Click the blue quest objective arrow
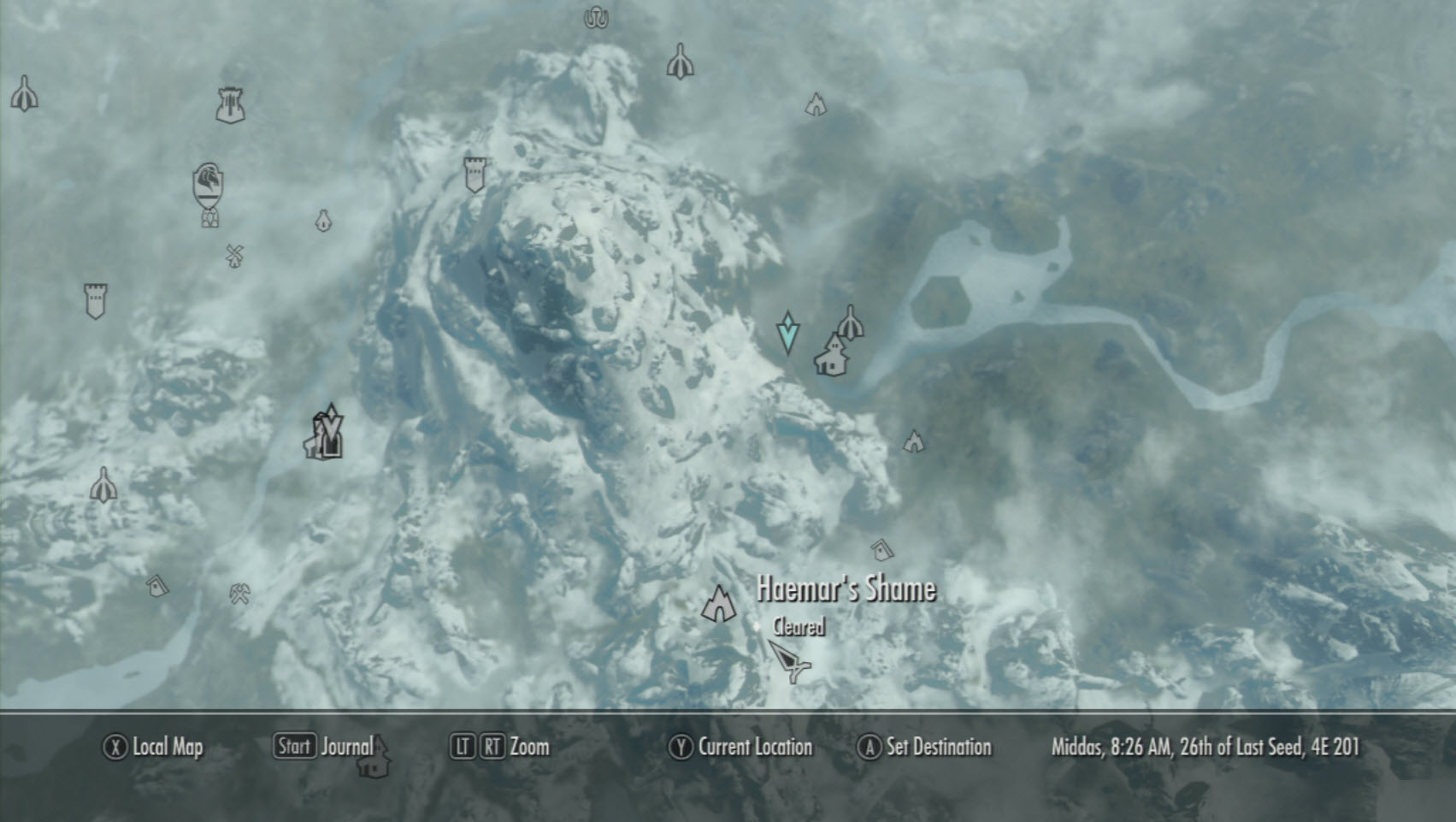1456x822 pixels. 787,333
